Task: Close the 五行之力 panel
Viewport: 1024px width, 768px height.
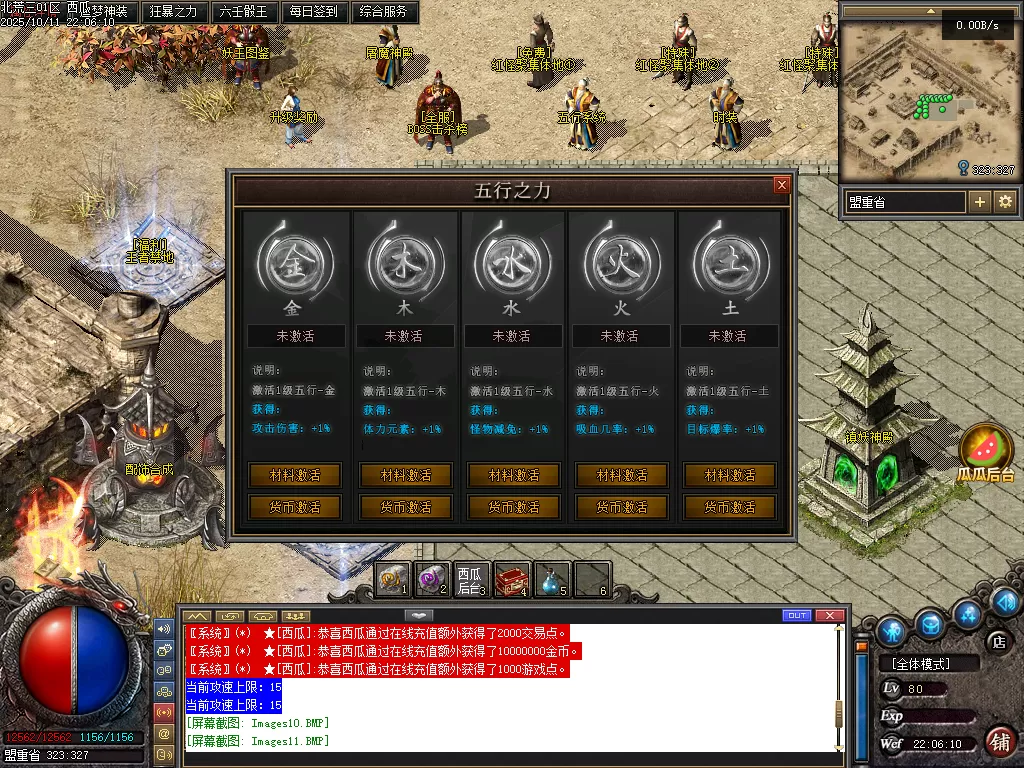Action: coord(782,185)
